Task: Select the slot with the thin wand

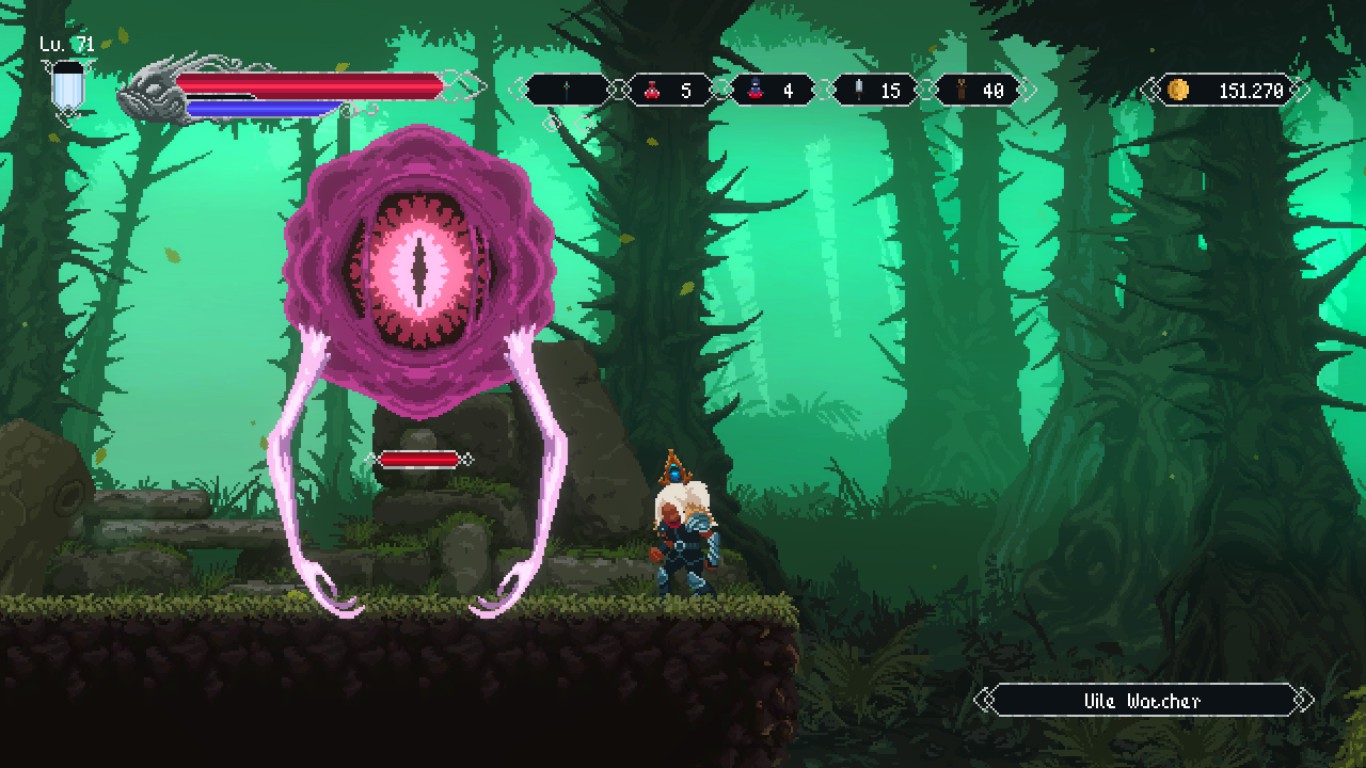Action: pos(566,91)
